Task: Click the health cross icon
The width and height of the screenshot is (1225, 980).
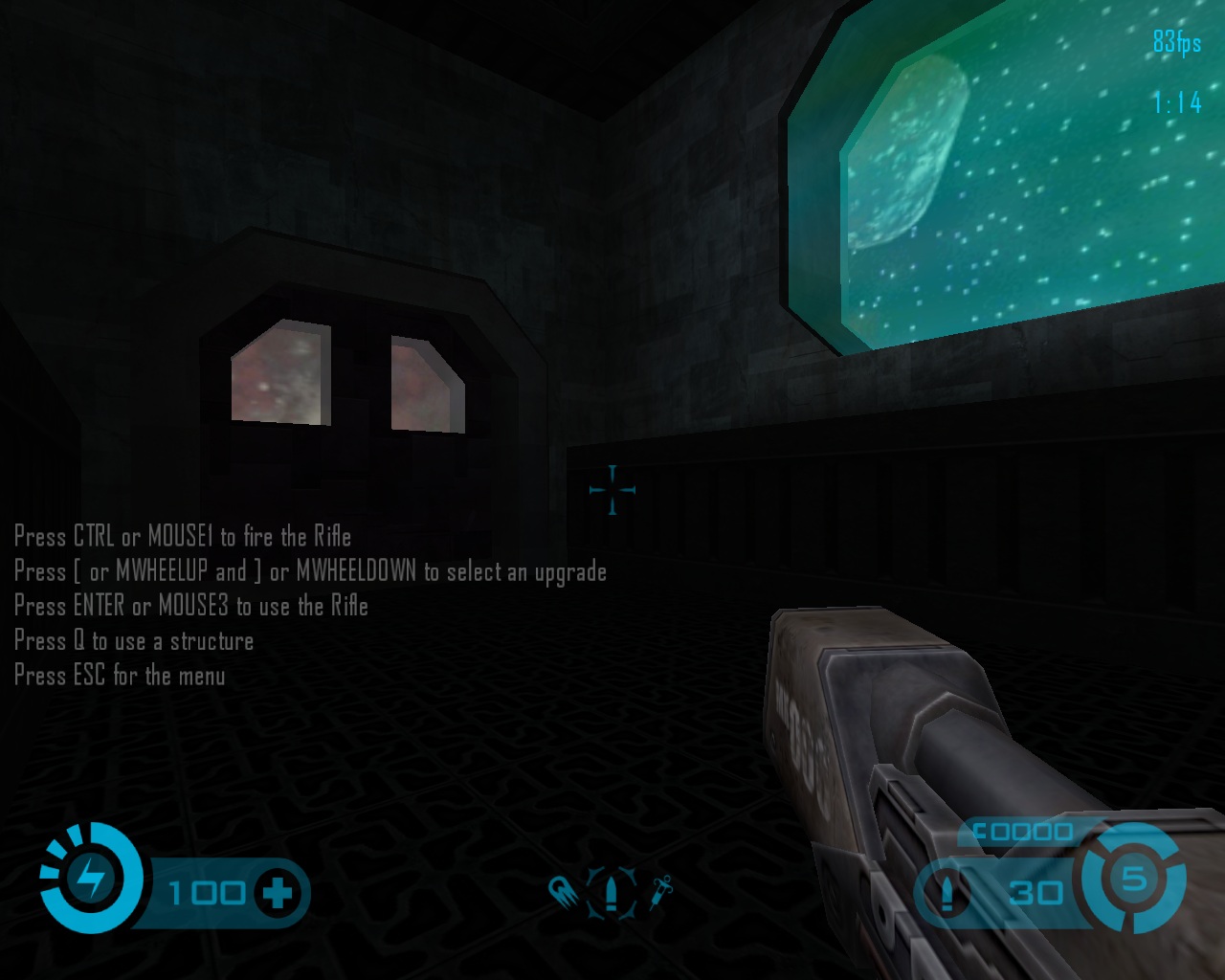Action: [x=278, y=893]
